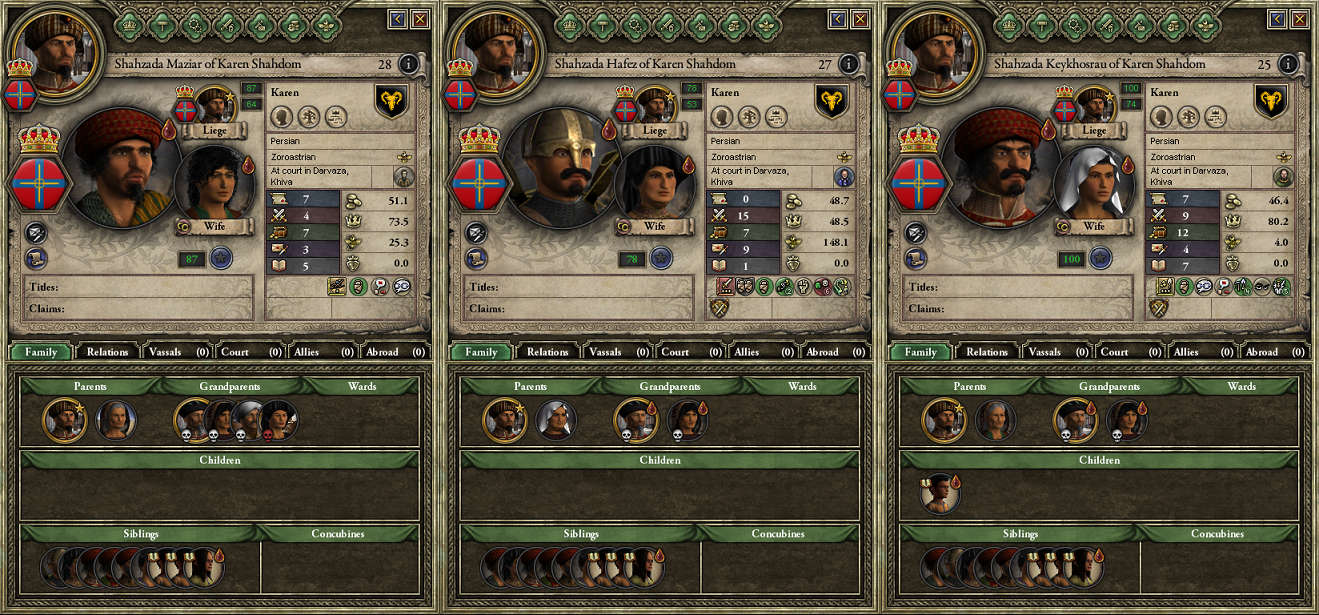Go back in Hafez's panel history
Viewport: 1319px width, 615px height.
(838, 18)
